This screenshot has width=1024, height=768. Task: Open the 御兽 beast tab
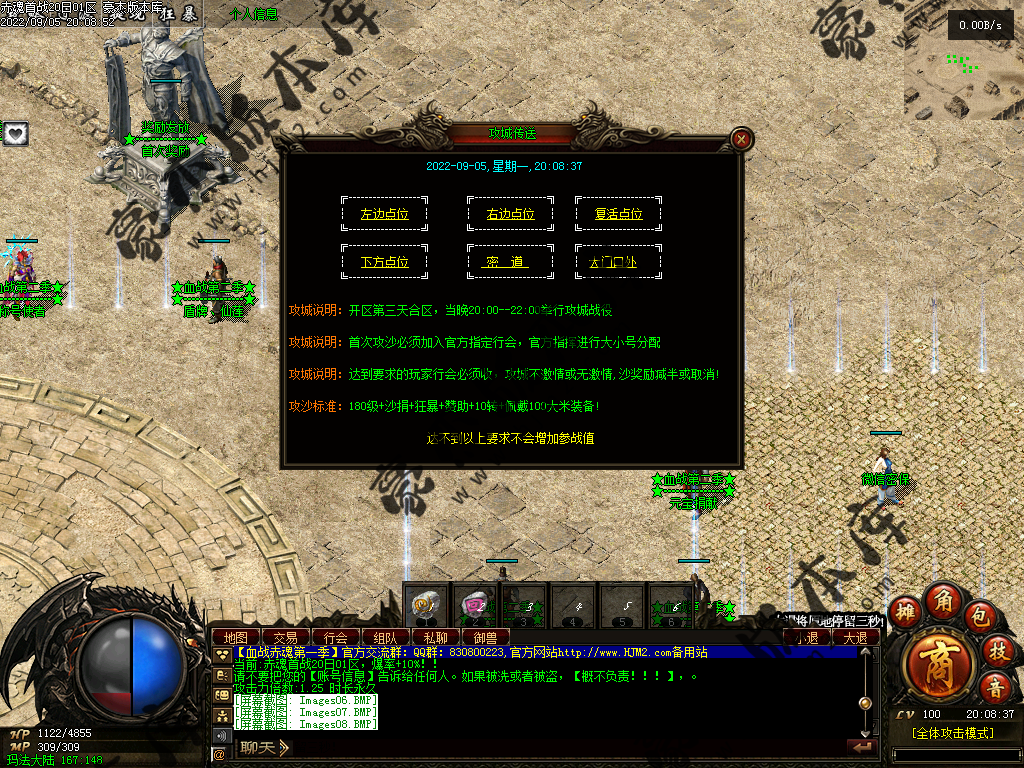tap(485, 637)
